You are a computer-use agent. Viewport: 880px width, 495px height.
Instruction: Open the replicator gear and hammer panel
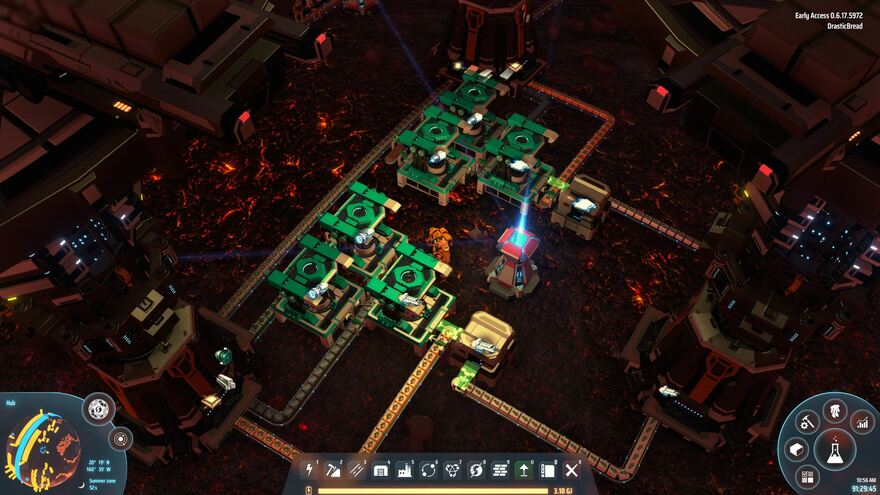coord(807,421)
